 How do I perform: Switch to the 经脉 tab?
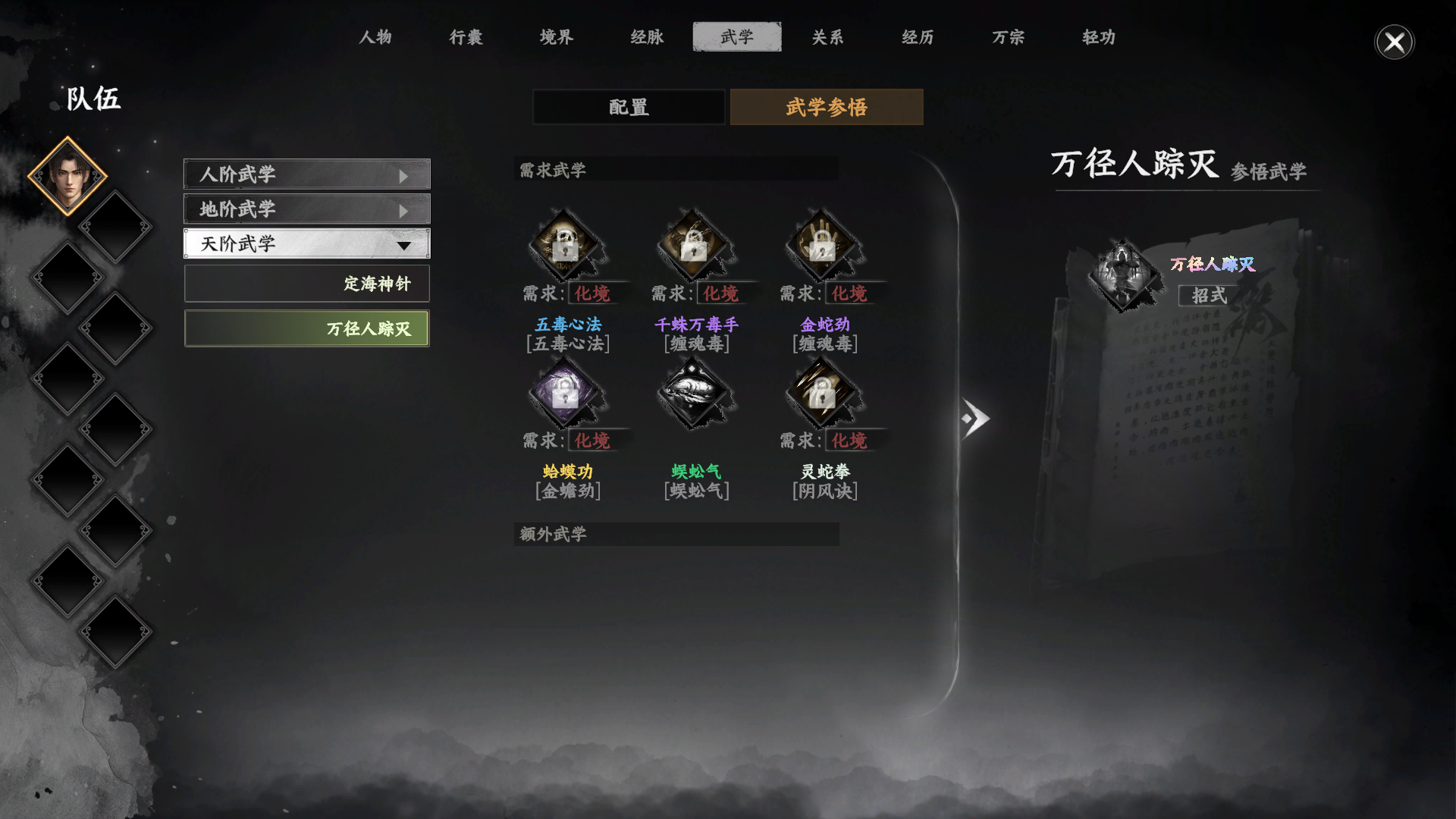click(x=648, y=37)
